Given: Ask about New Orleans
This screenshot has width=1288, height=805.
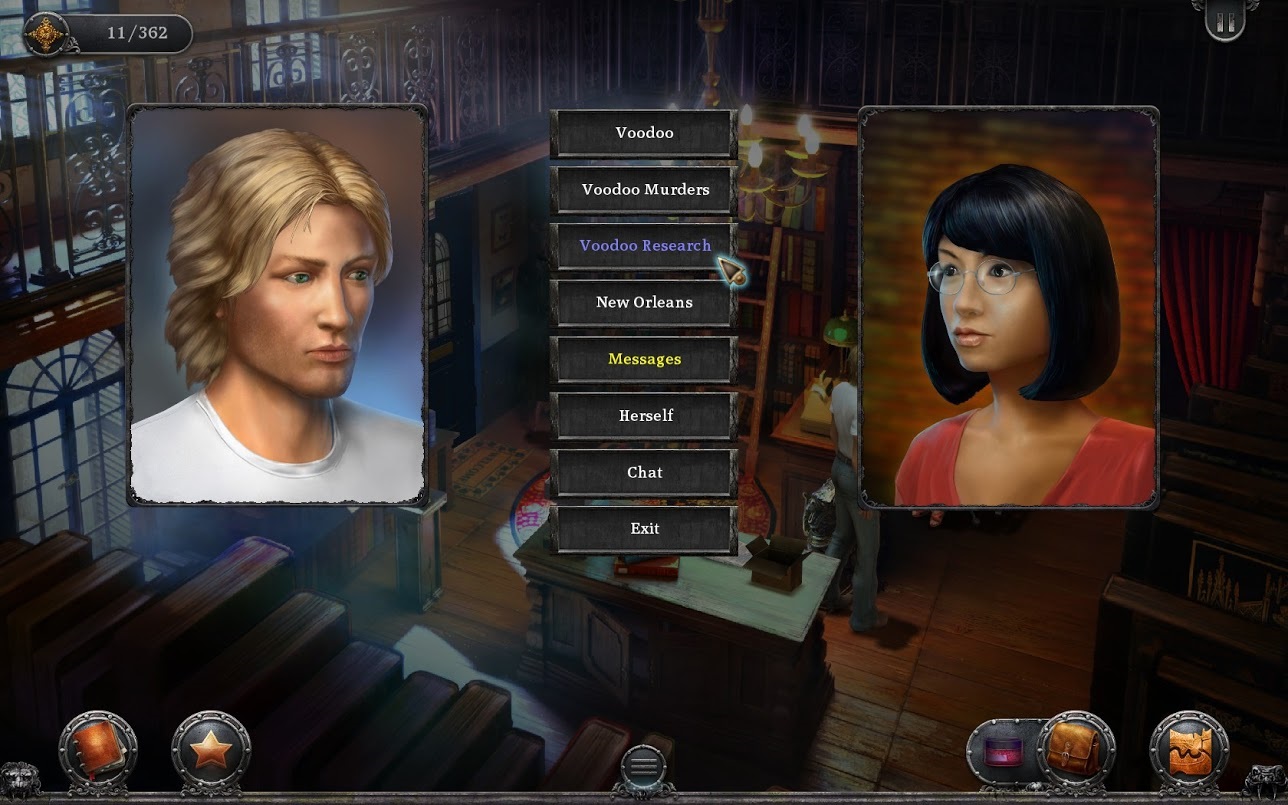Looking at the screenshot, I should pos(644,302).
